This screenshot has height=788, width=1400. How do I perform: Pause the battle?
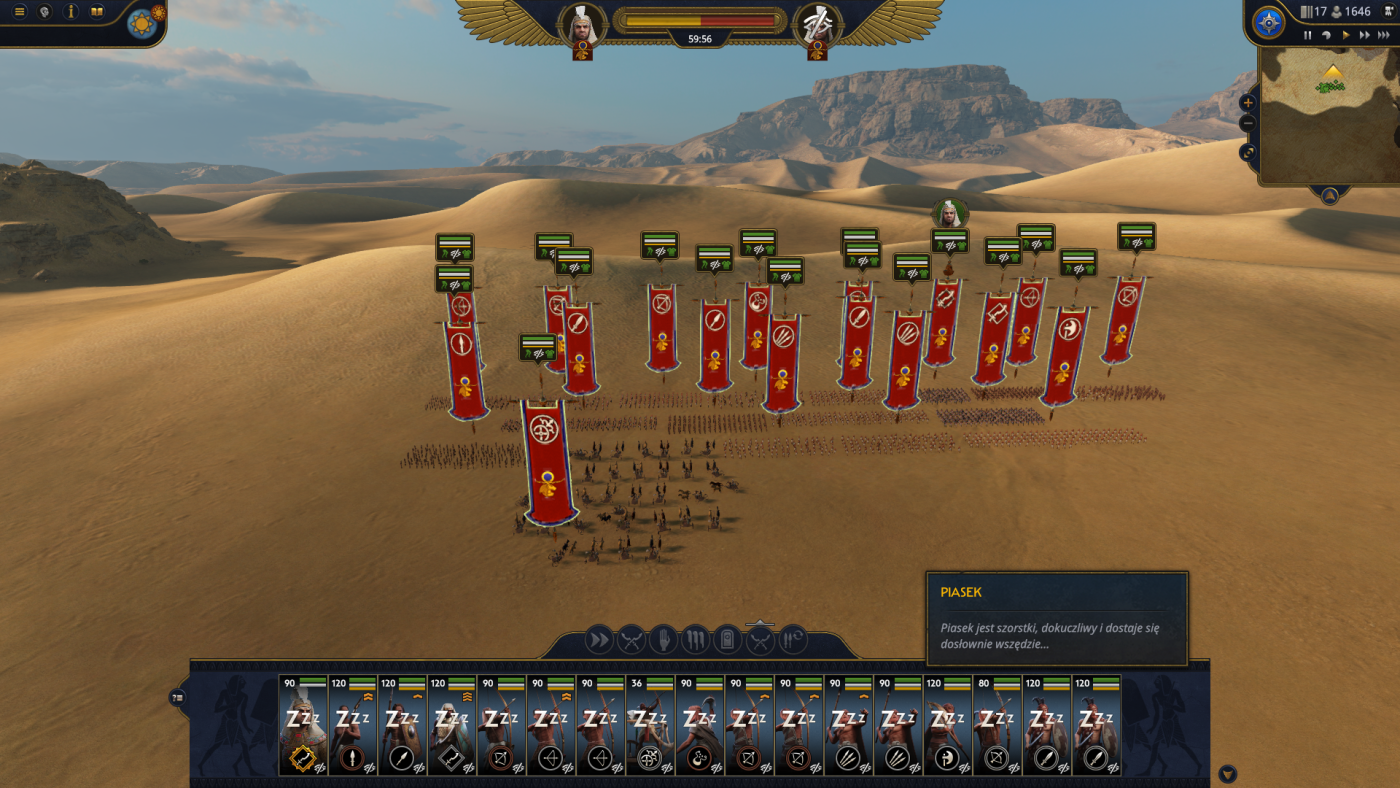(x=1307, y=35)
